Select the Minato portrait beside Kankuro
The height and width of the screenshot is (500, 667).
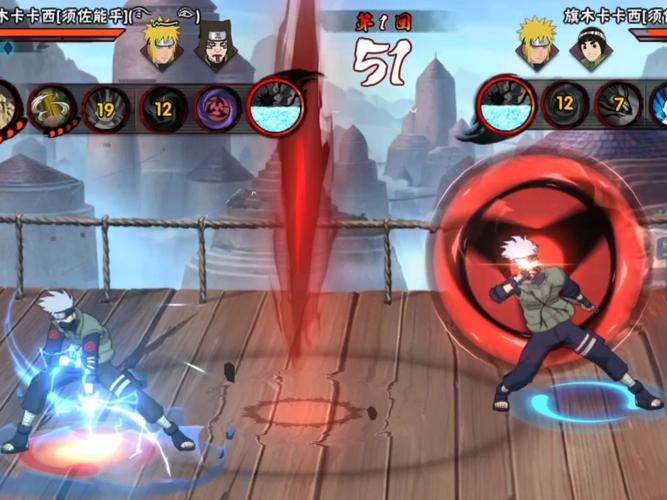click(162, 43)
